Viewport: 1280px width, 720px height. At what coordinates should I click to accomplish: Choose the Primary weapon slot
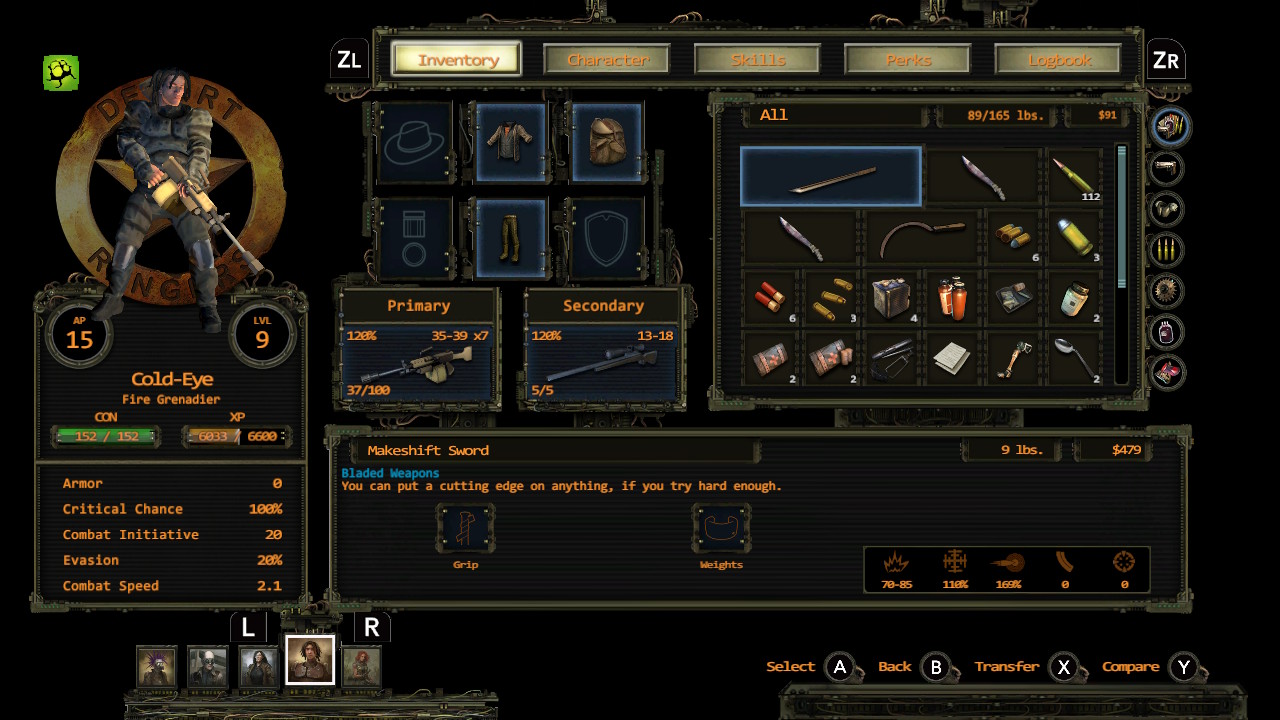pos(419,346)
